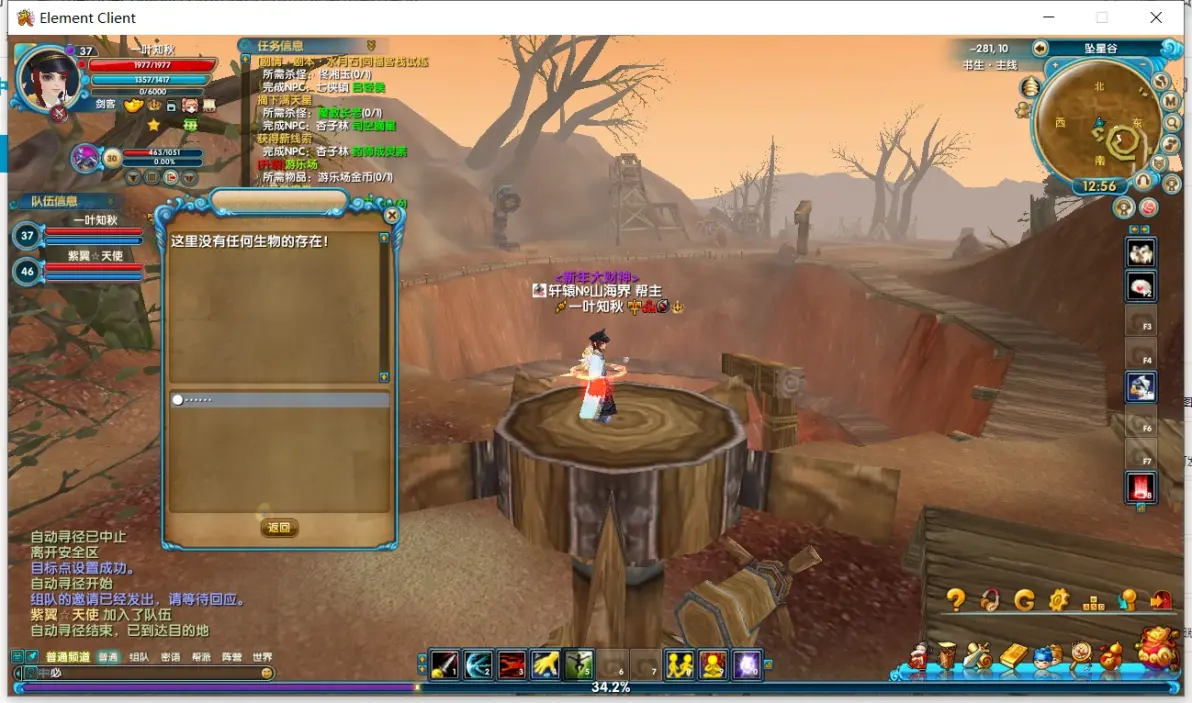The height and width of the screenshot is (703, 1192).
Task: Open the red lucky bag shop icon
Action: 1159,647
